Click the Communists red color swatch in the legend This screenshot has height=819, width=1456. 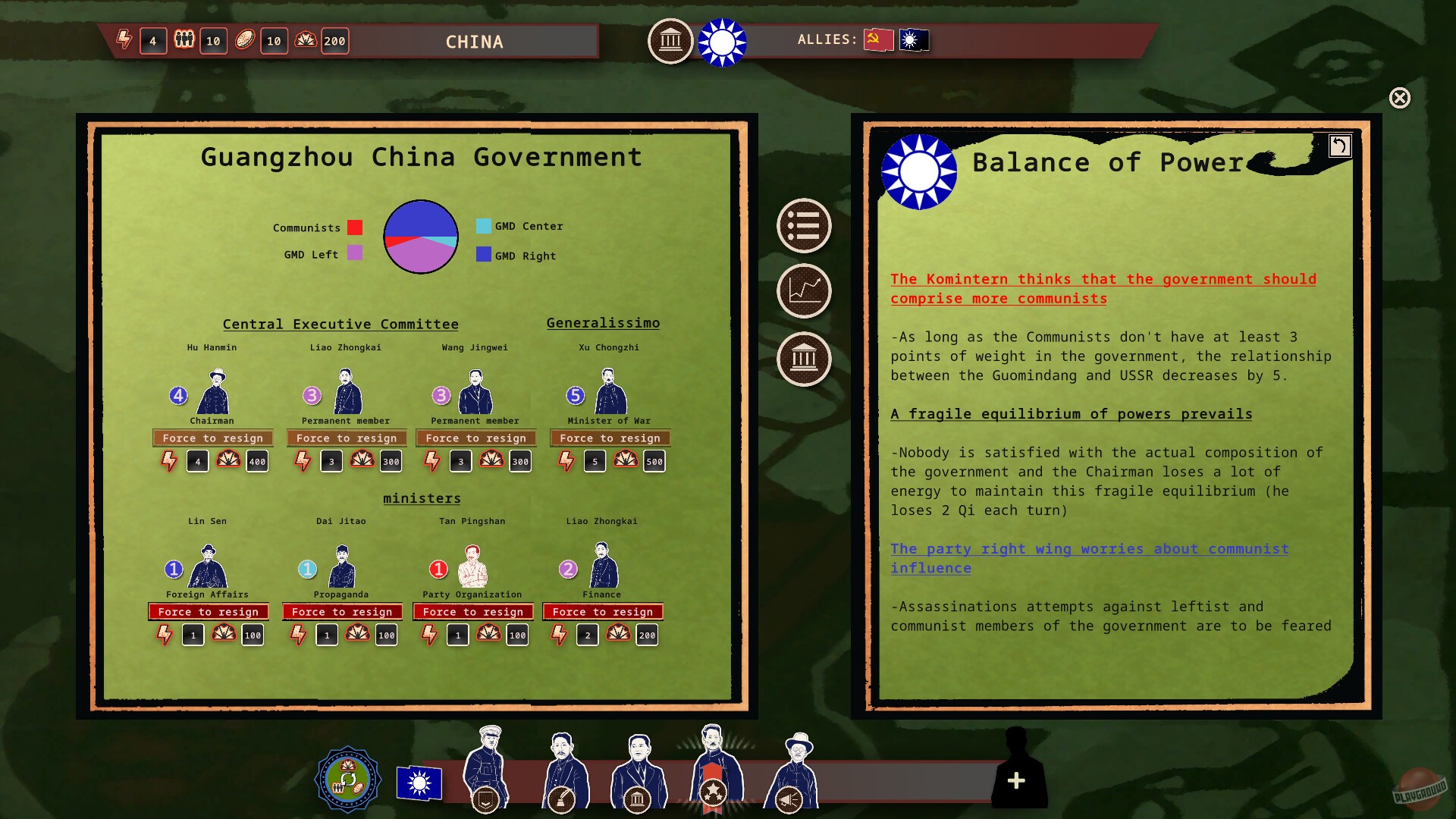pyautogui.click(x=353, y=227)
